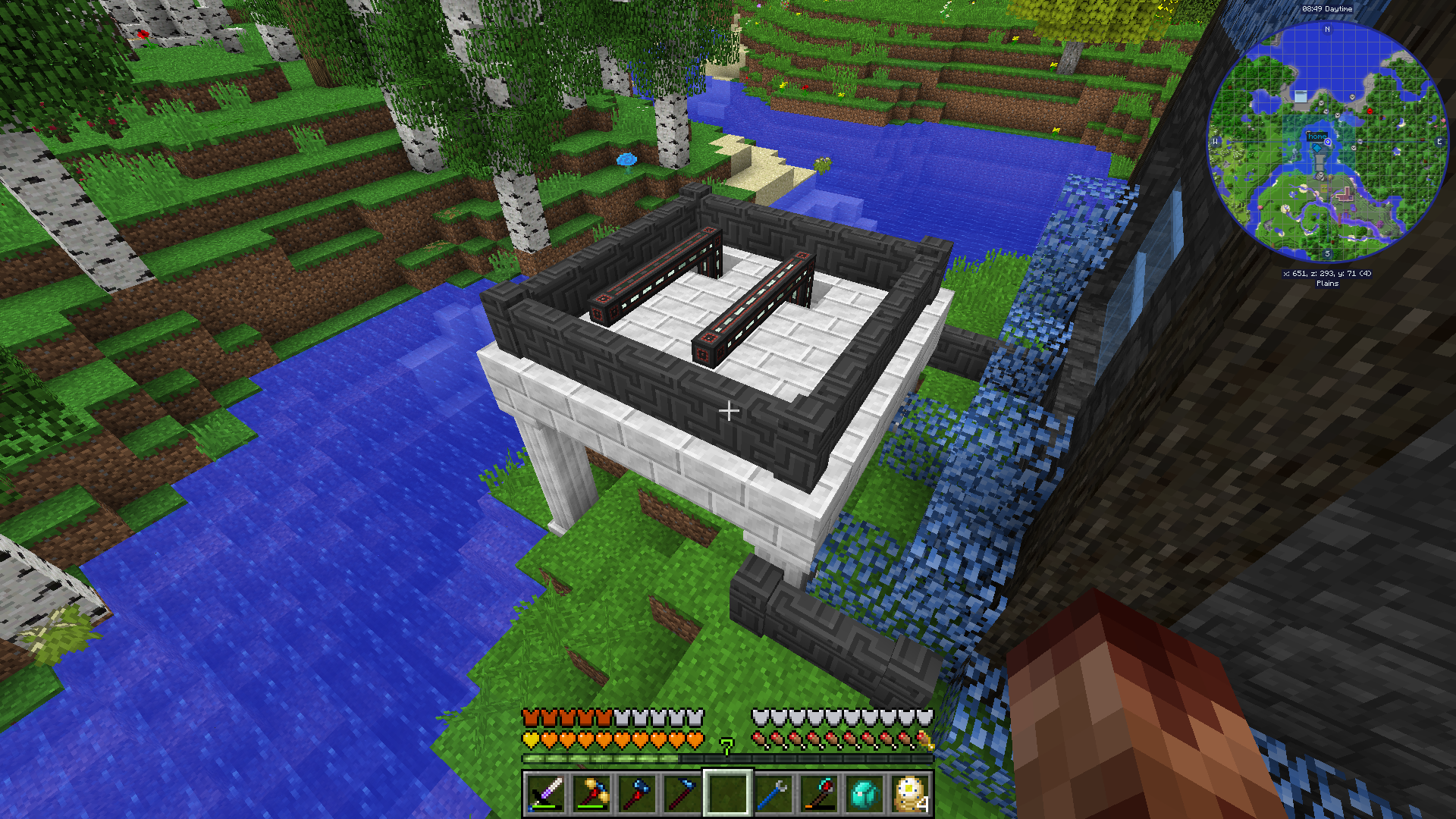Click the circular minimap

[1327, 142]
